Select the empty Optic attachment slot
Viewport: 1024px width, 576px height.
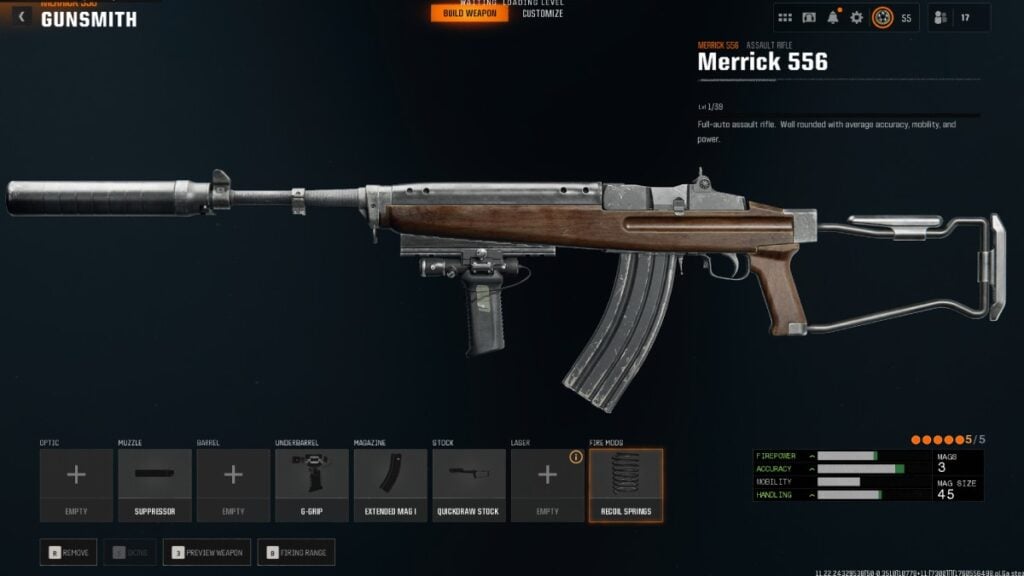point(76,485)
